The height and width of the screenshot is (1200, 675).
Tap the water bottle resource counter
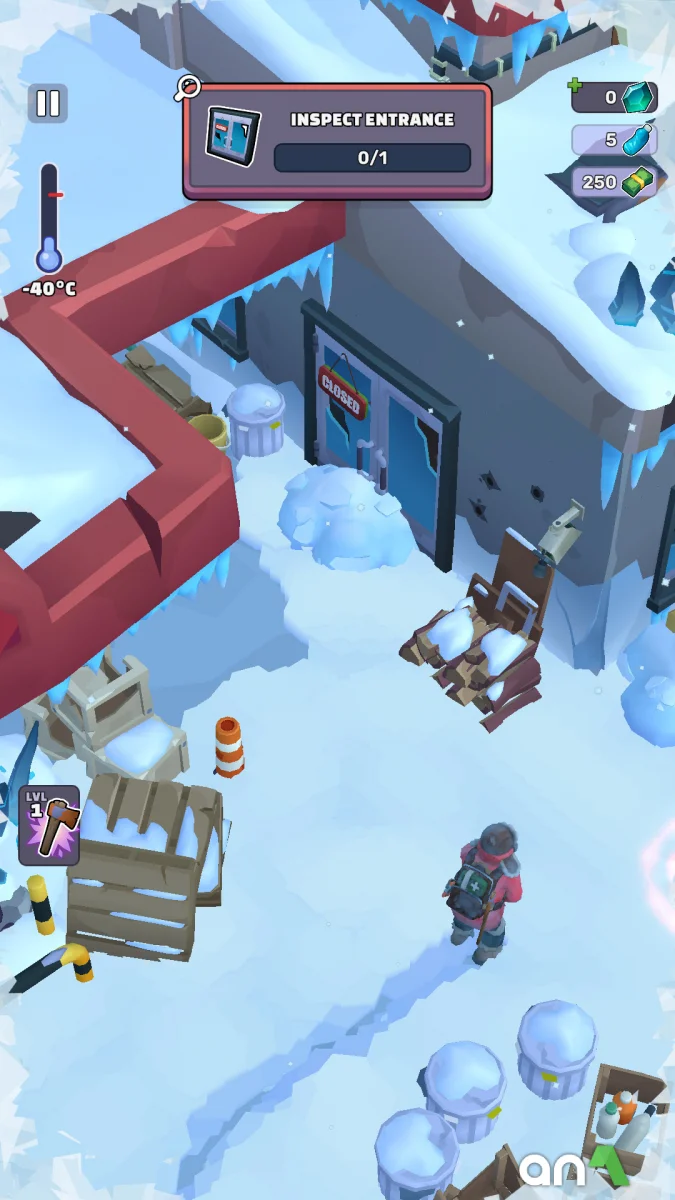click(x=614, y=140)
